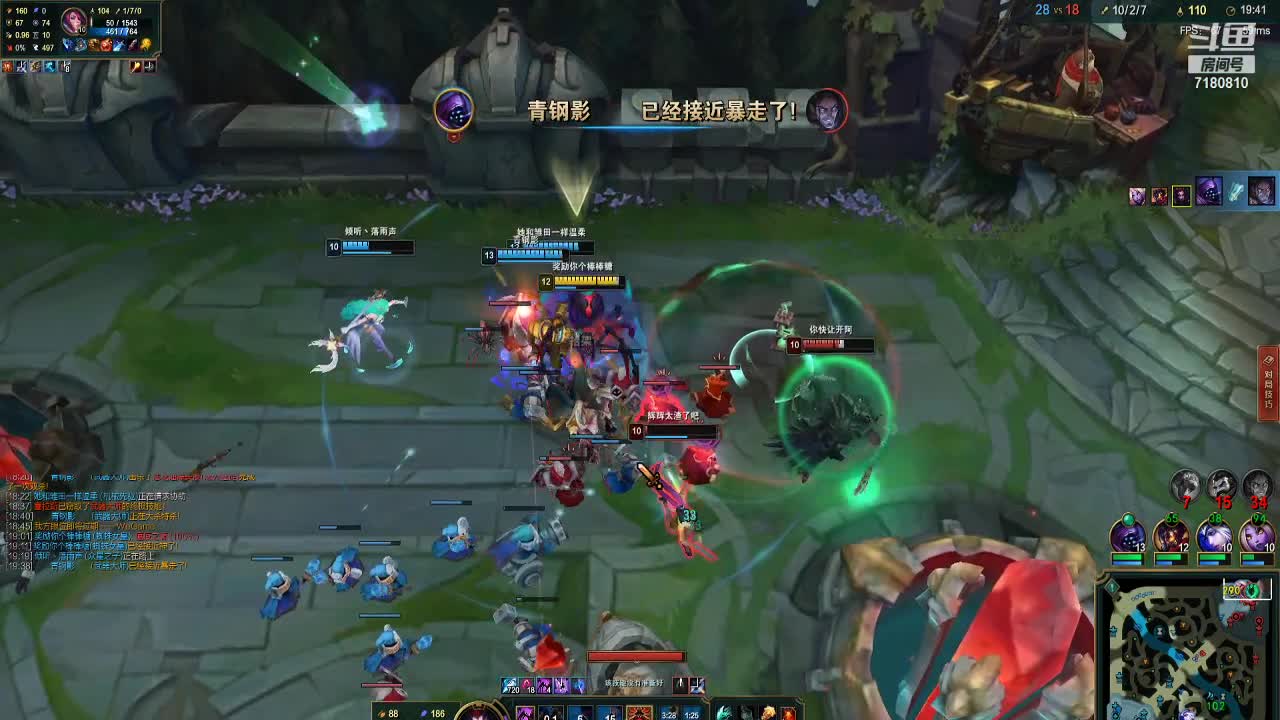Click the enemy portrait with 7 respawn timer
The width and height of the screenshot is (1280, 720).
click(1186, 486)
